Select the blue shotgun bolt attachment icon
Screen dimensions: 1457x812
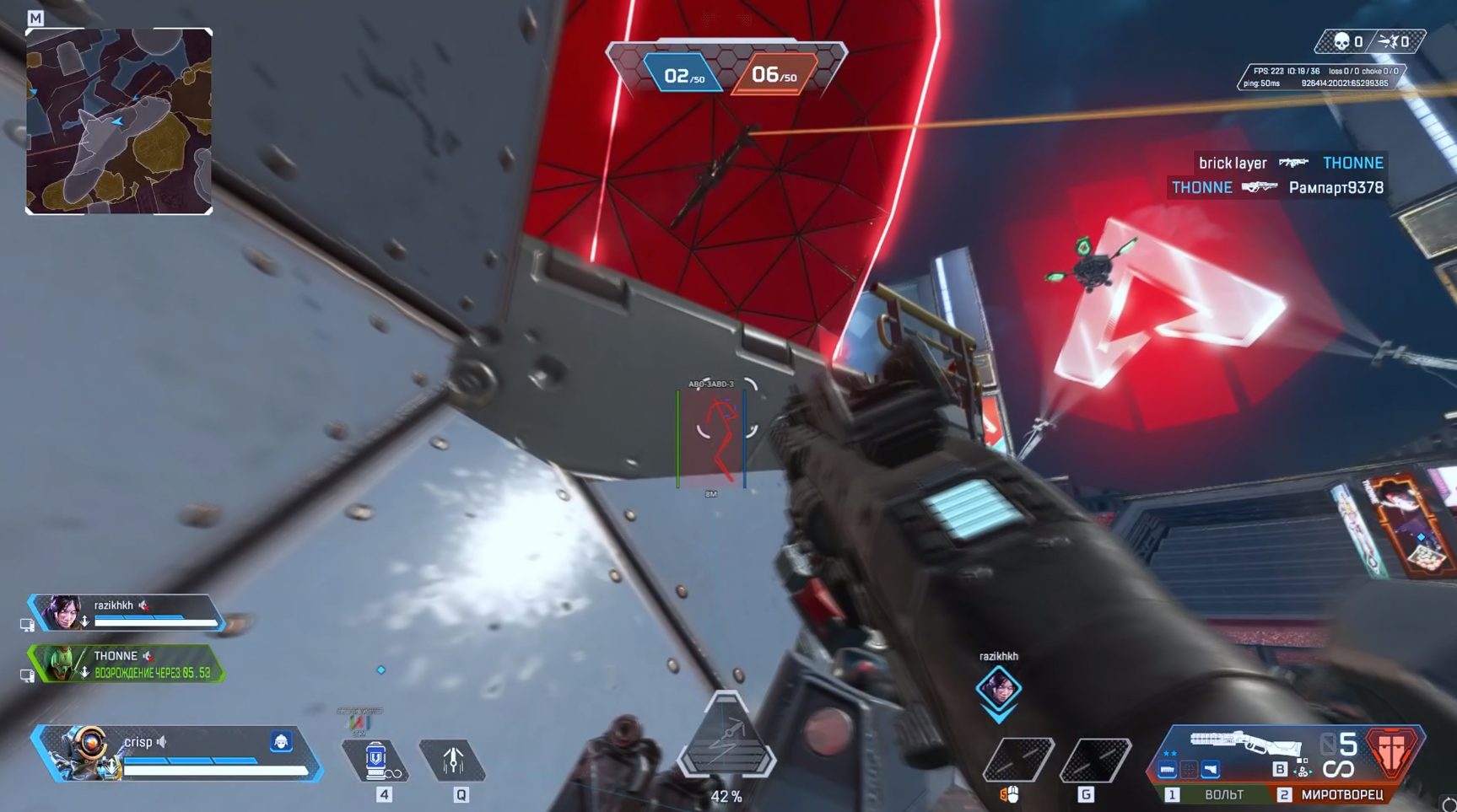point(1211,770)
